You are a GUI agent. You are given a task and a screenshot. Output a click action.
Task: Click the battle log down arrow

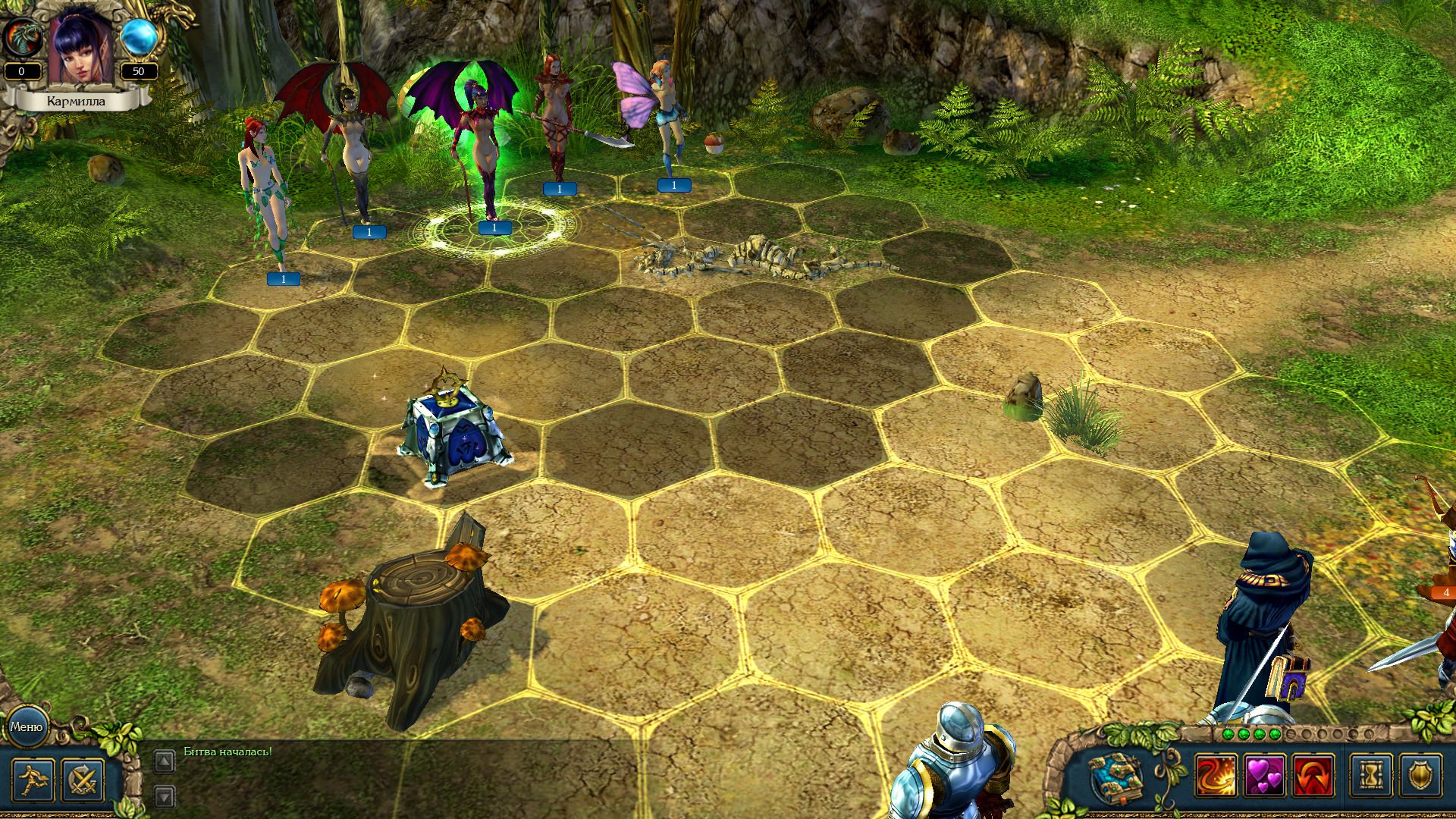click(165, 796)
